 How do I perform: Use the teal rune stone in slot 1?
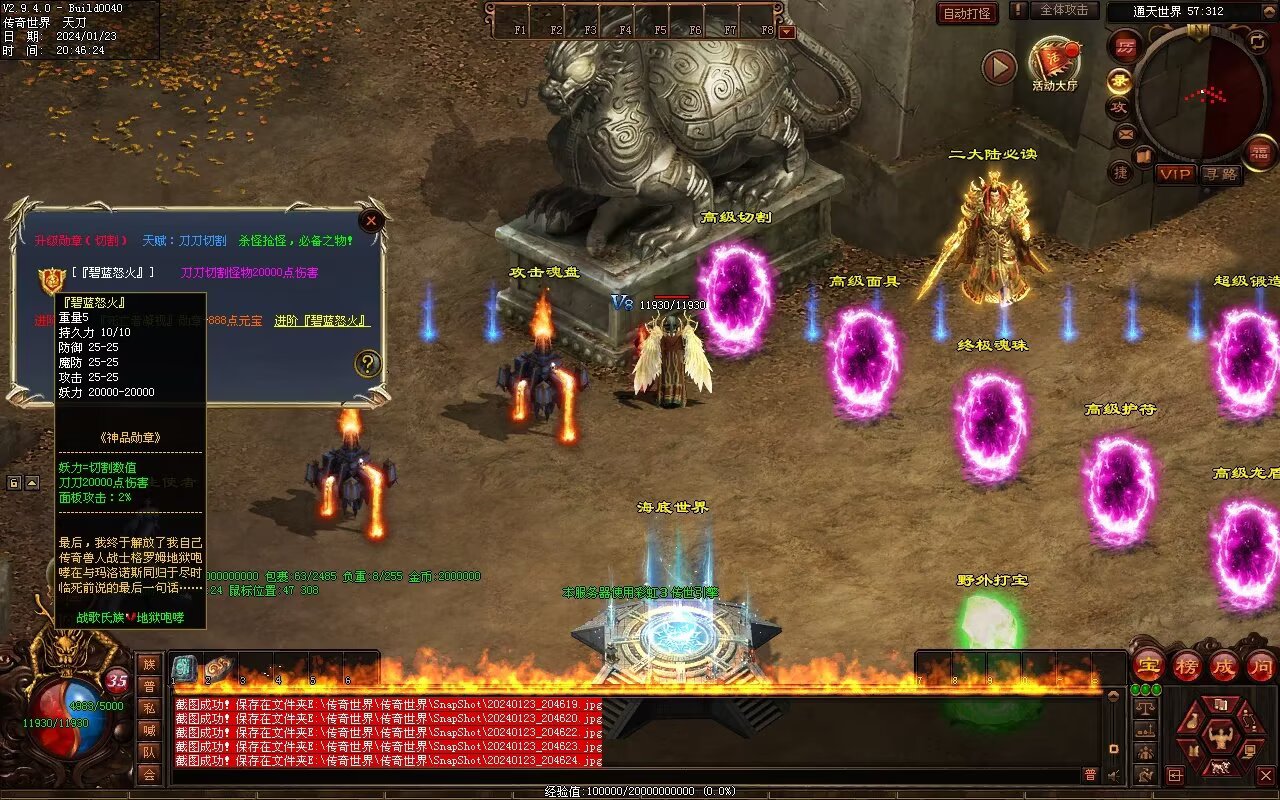pyautogui.click(x=184, y=669)
